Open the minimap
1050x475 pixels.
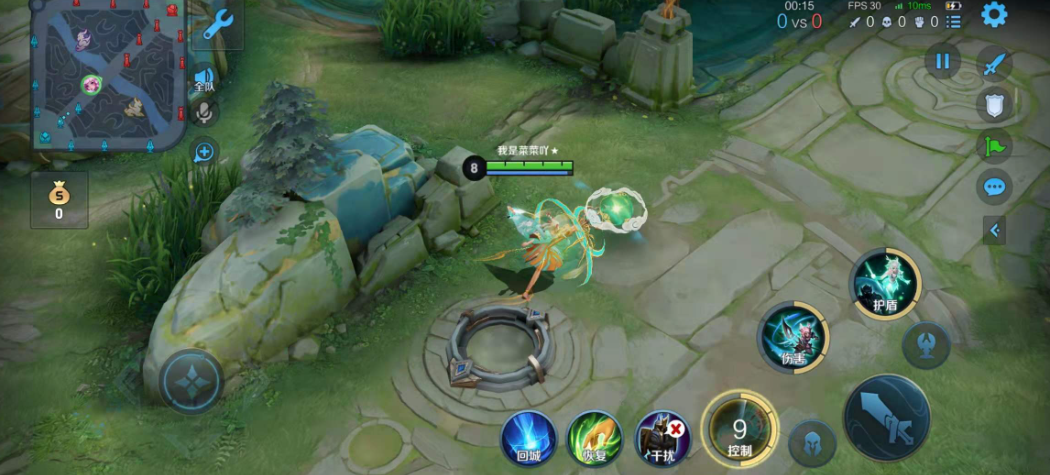(x=108, y=75)
